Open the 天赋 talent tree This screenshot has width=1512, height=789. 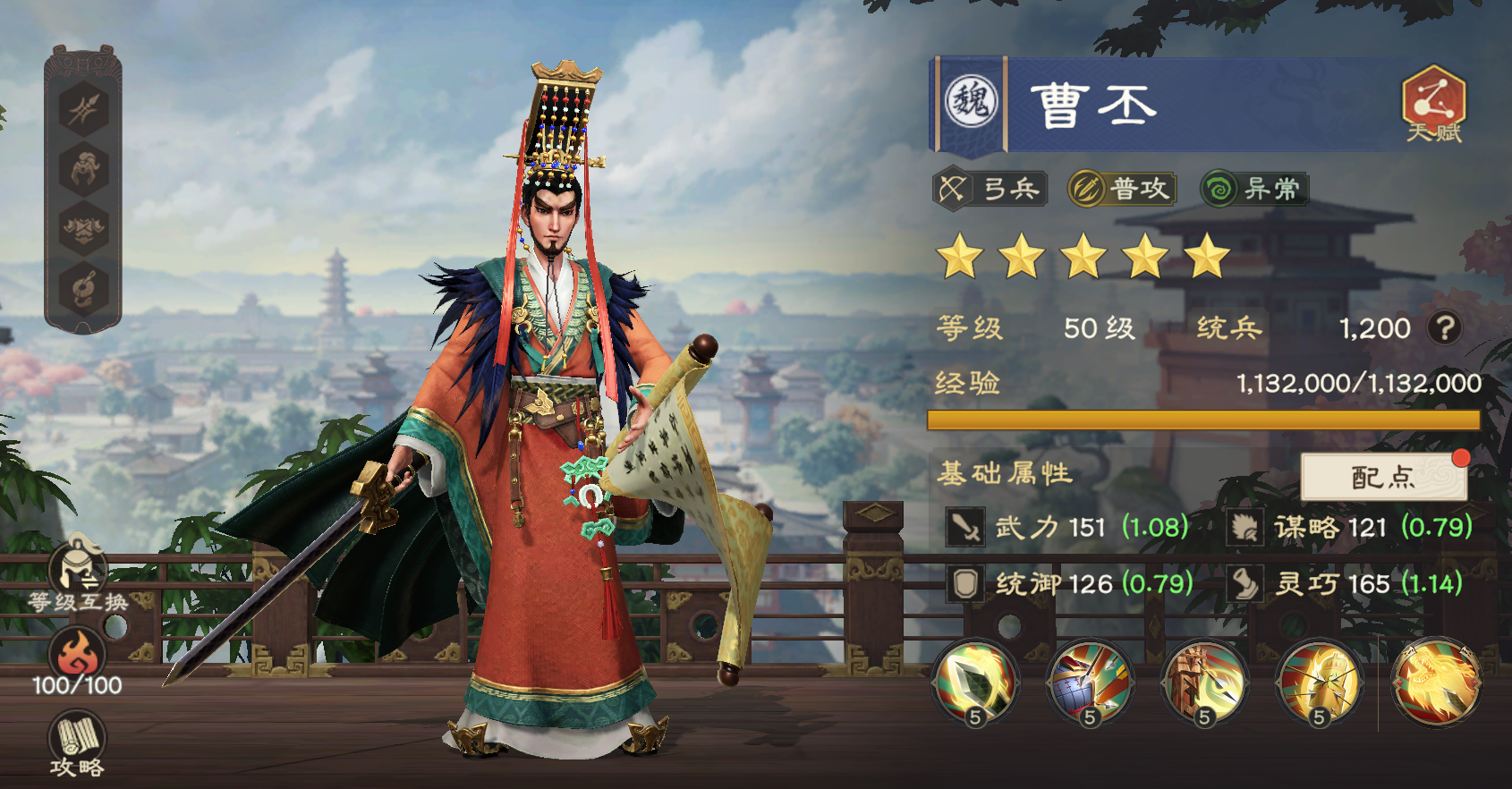point(1433,103)
